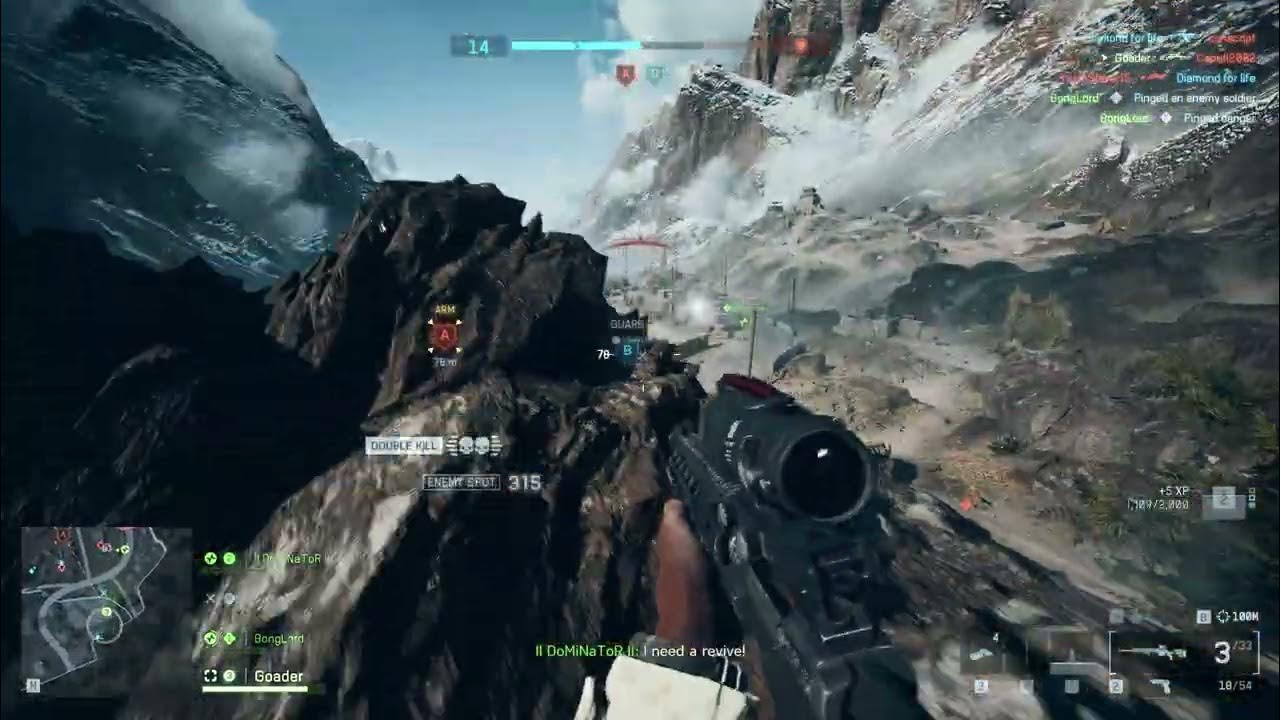Click the objective A flag marker

pos(444,335)
